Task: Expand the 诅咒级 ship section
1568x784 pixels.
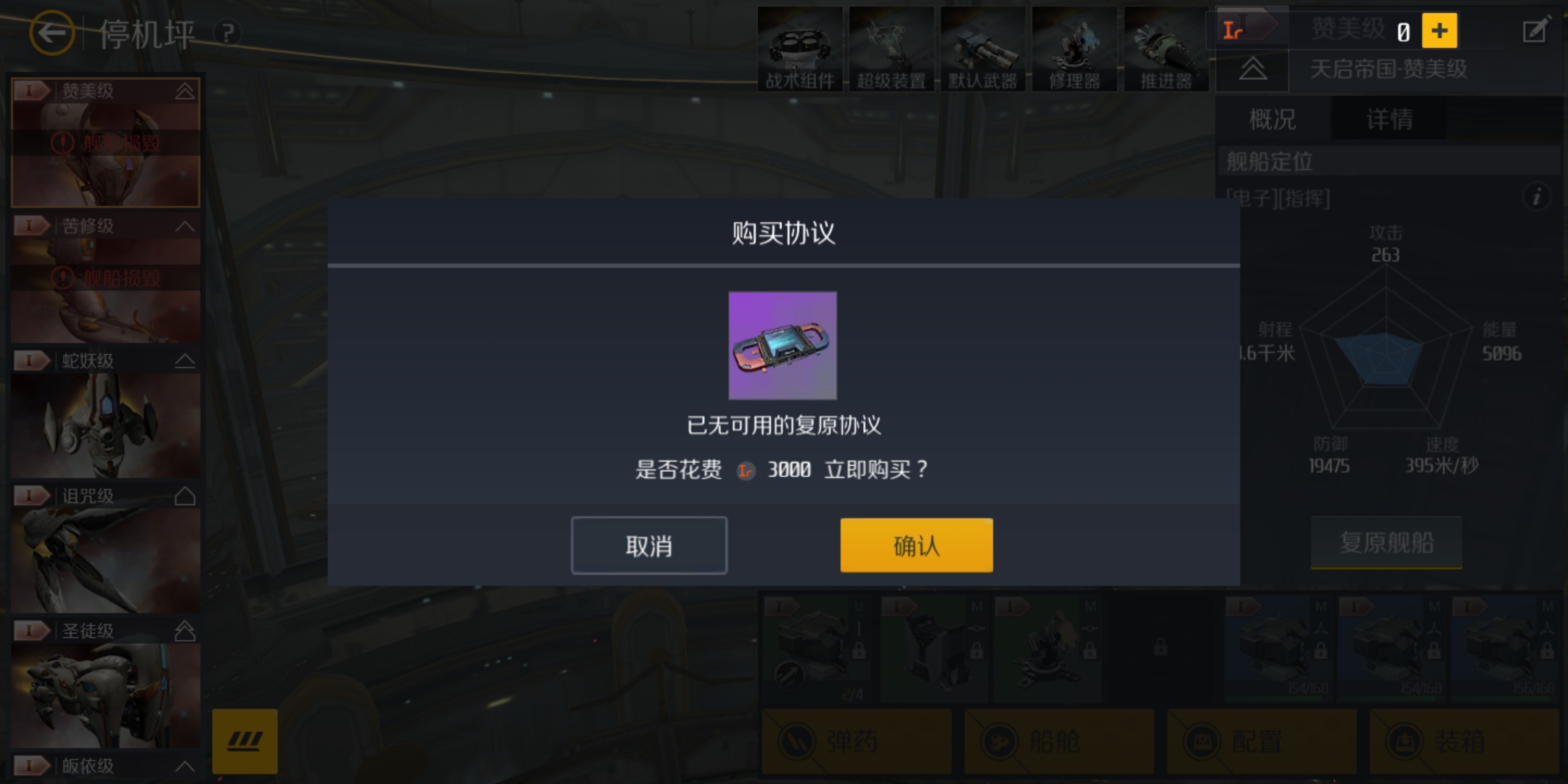Action: [x=184, y=495]
